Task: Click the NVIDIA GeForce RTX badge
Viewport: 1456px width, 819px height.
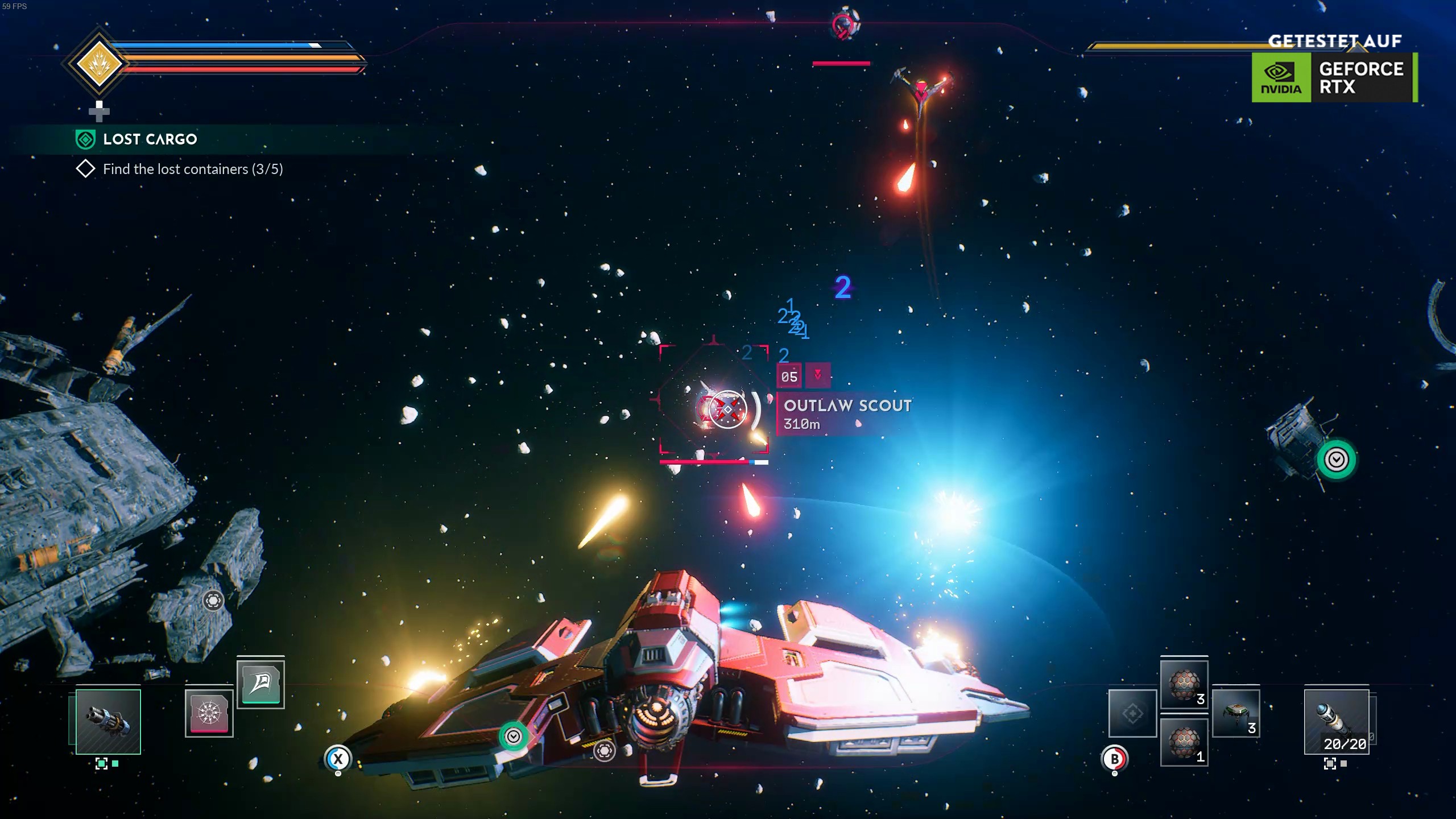Action: coord(1334,77)
